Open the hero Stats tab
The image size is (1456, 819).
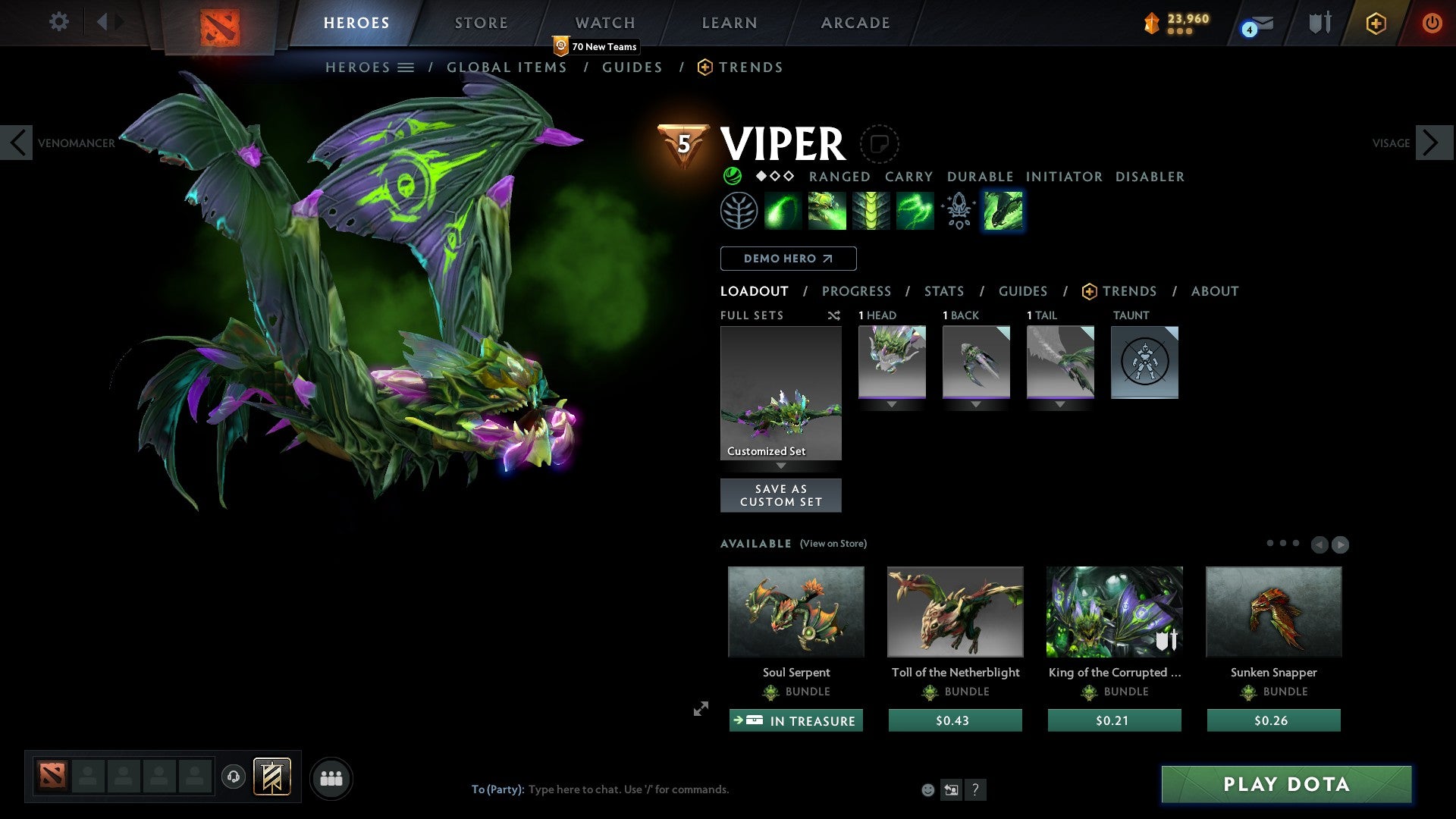[x=944, y=291]
